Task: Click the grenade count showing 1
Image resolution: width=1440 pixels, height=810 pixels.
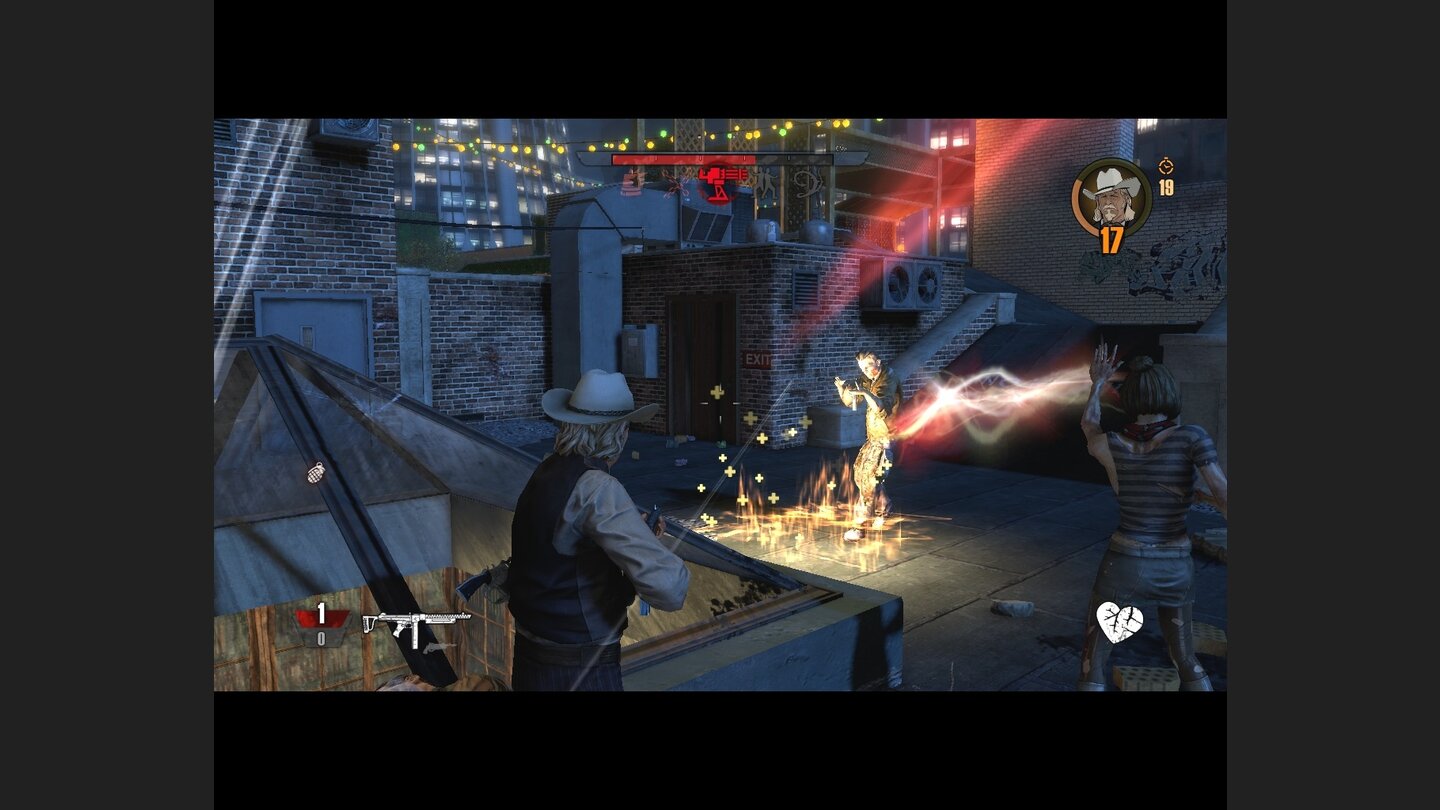Action: tap(321, 611)
